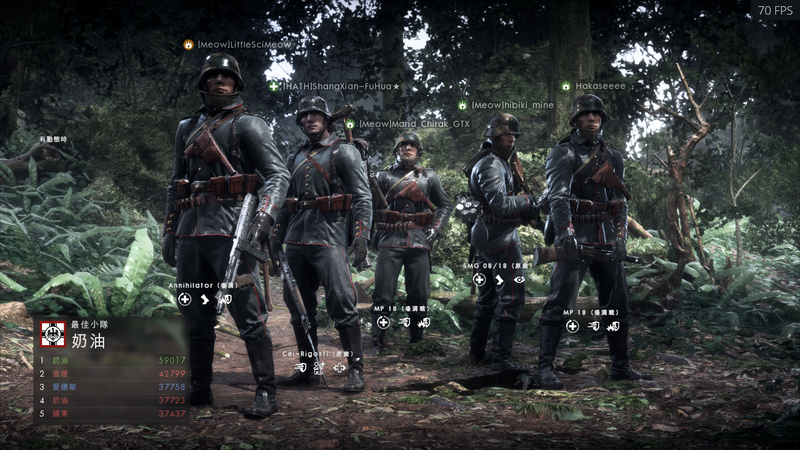The image size is (800, 450).
Task: Select the third-ranked squad row 愛德華
Action: tap(112, 386)
